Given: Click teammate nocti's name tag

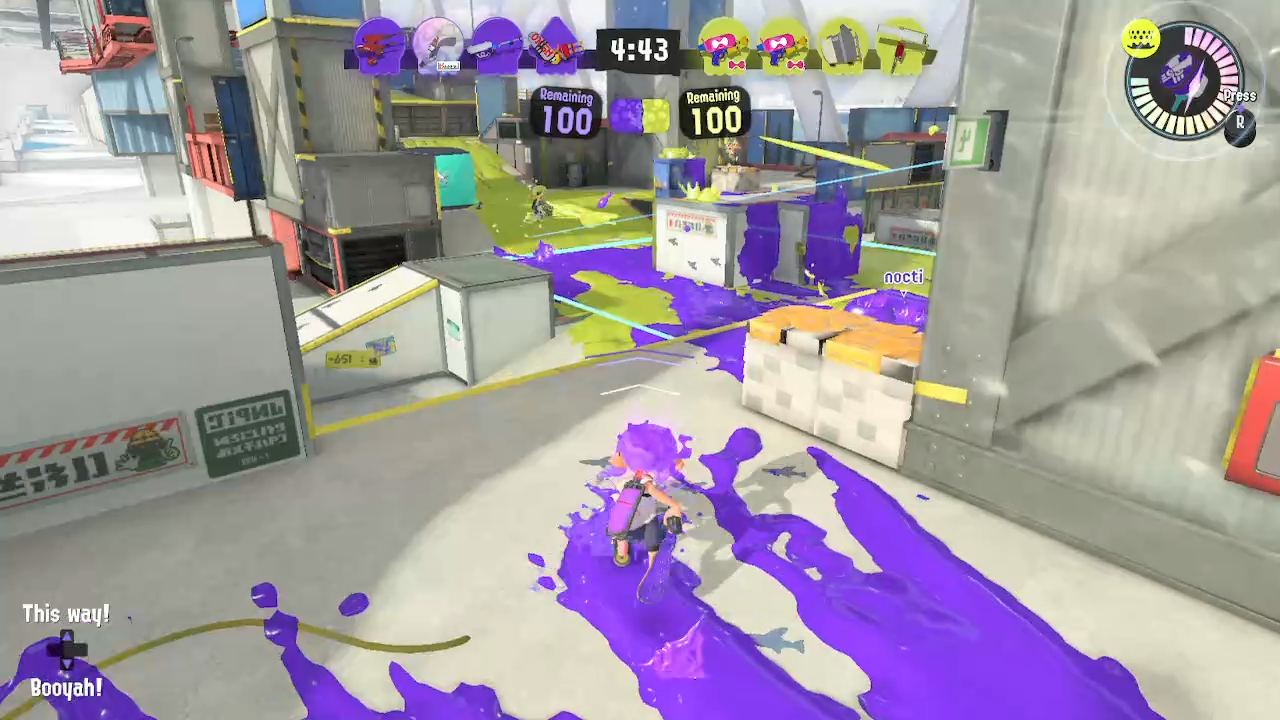Looking at the screenshot, I should click(x=902, y=277).
